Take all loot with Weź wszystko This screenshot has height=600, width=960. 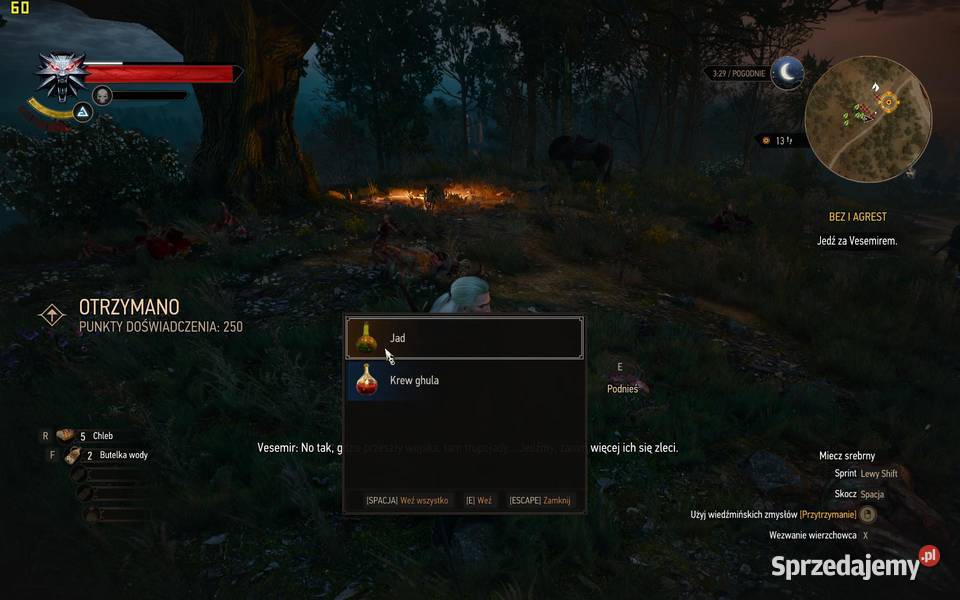point(407,500)
